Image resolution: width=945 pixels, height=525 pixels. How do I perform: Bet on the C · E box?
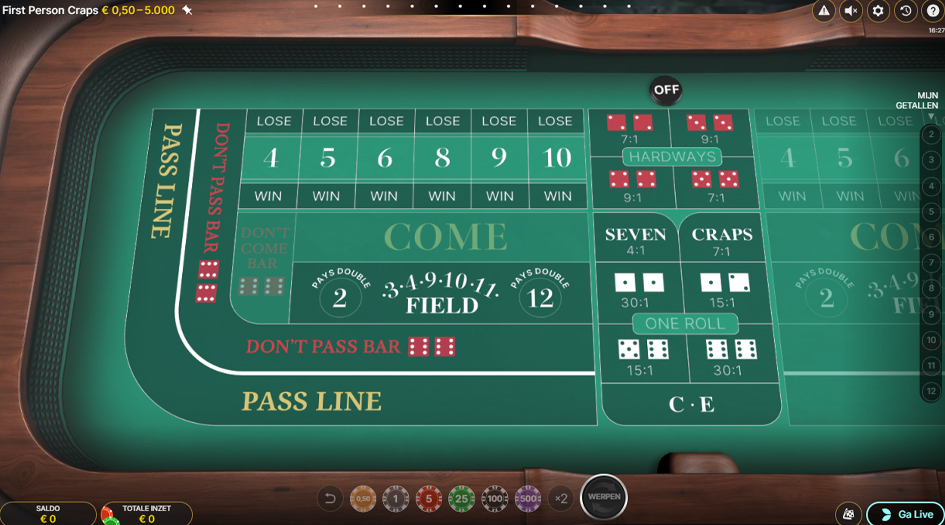(x=691, y=404)
